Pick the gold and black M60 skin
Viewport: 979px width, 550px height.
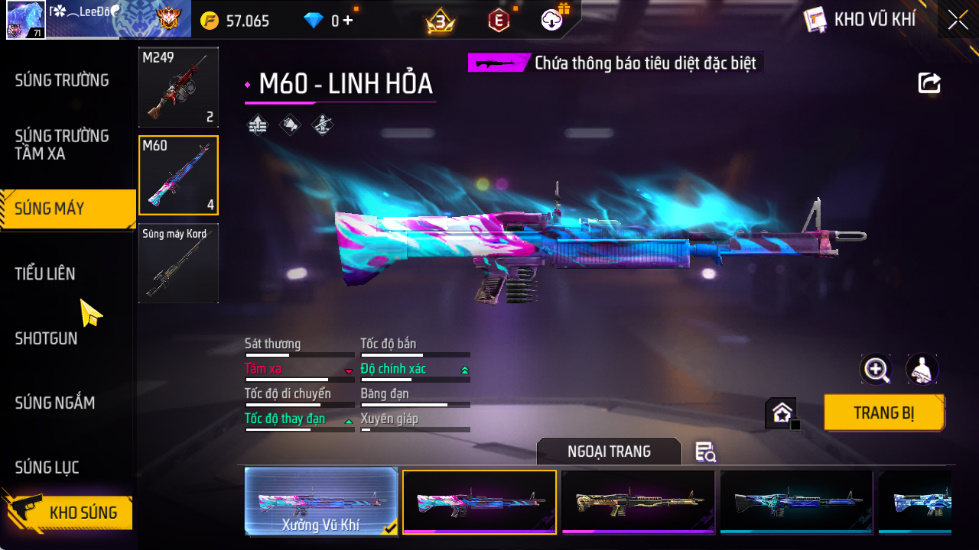(x=637, y=500)
